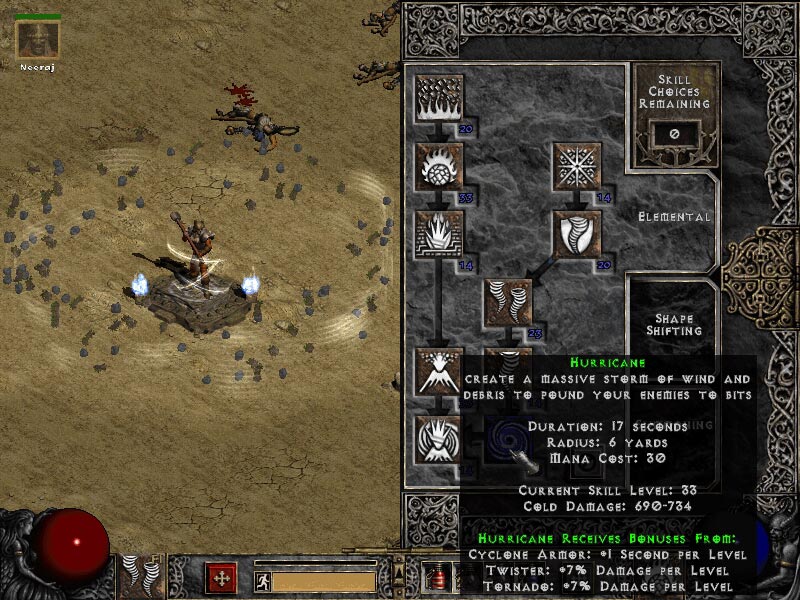Open the Elemental skill tab

pos(675,216)
